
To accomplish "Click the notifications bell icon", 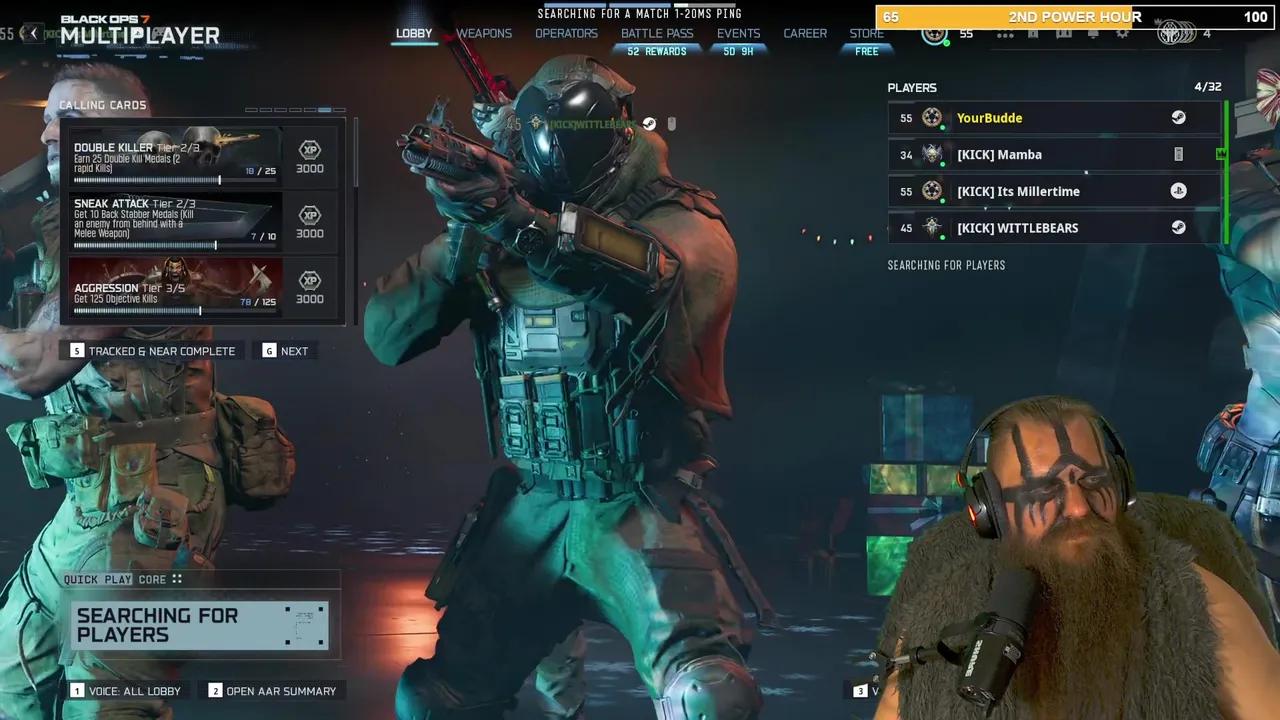I will (1093, 33).
